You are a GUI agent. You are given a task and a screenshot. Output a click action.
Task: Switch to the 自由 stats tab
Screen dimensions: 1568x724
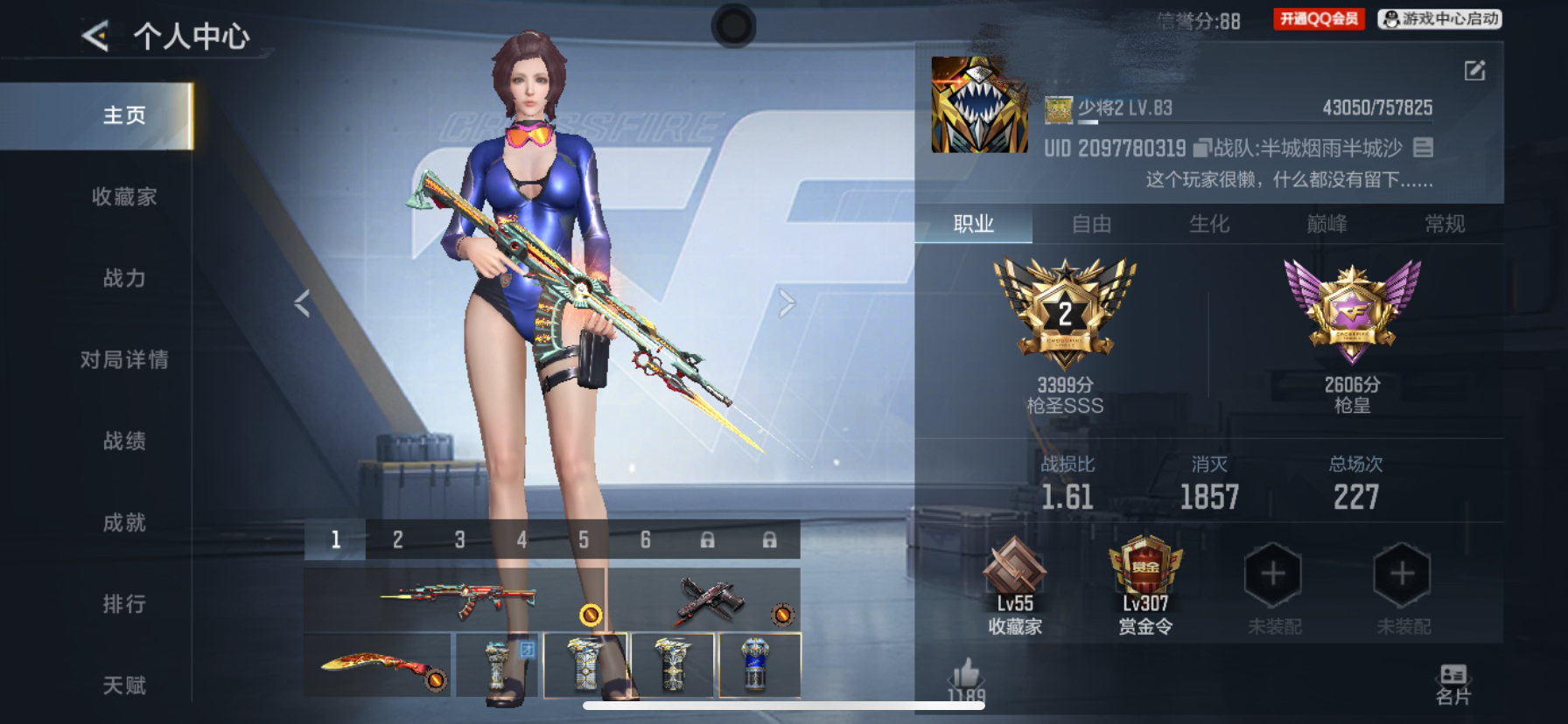coord(1091,225)
